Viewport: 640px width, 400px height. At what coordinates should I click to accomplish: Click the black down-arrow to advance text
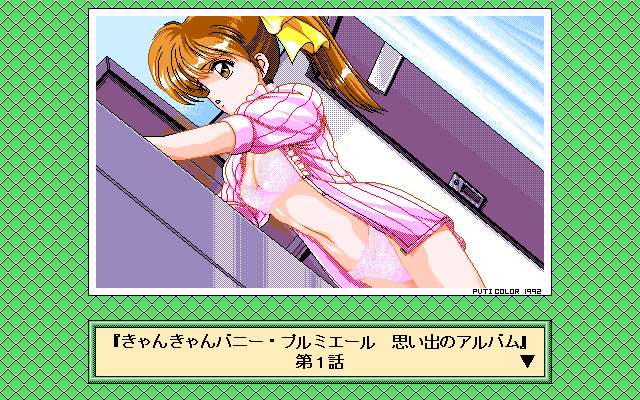point(528,363)
